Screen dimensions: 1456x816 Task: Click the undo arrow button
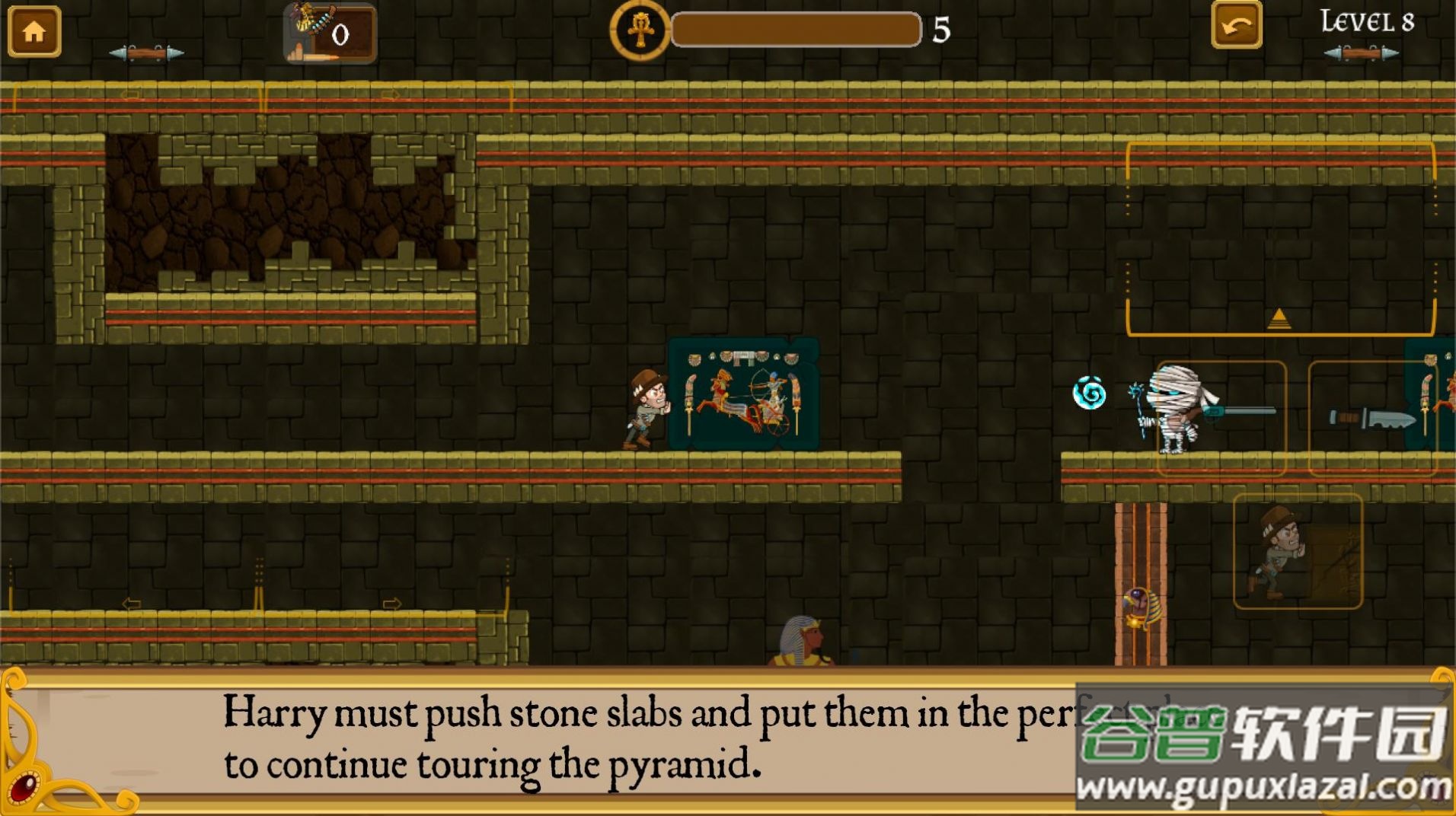[1235, 27]
